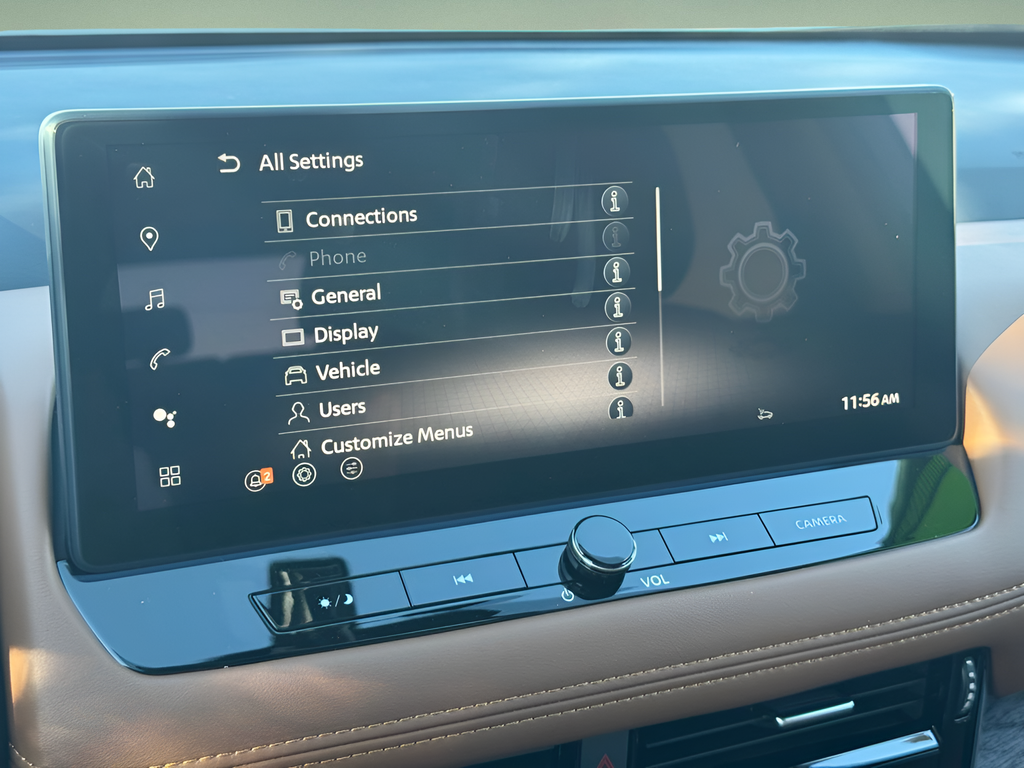Select the Display settings entry

coord(345,334)
